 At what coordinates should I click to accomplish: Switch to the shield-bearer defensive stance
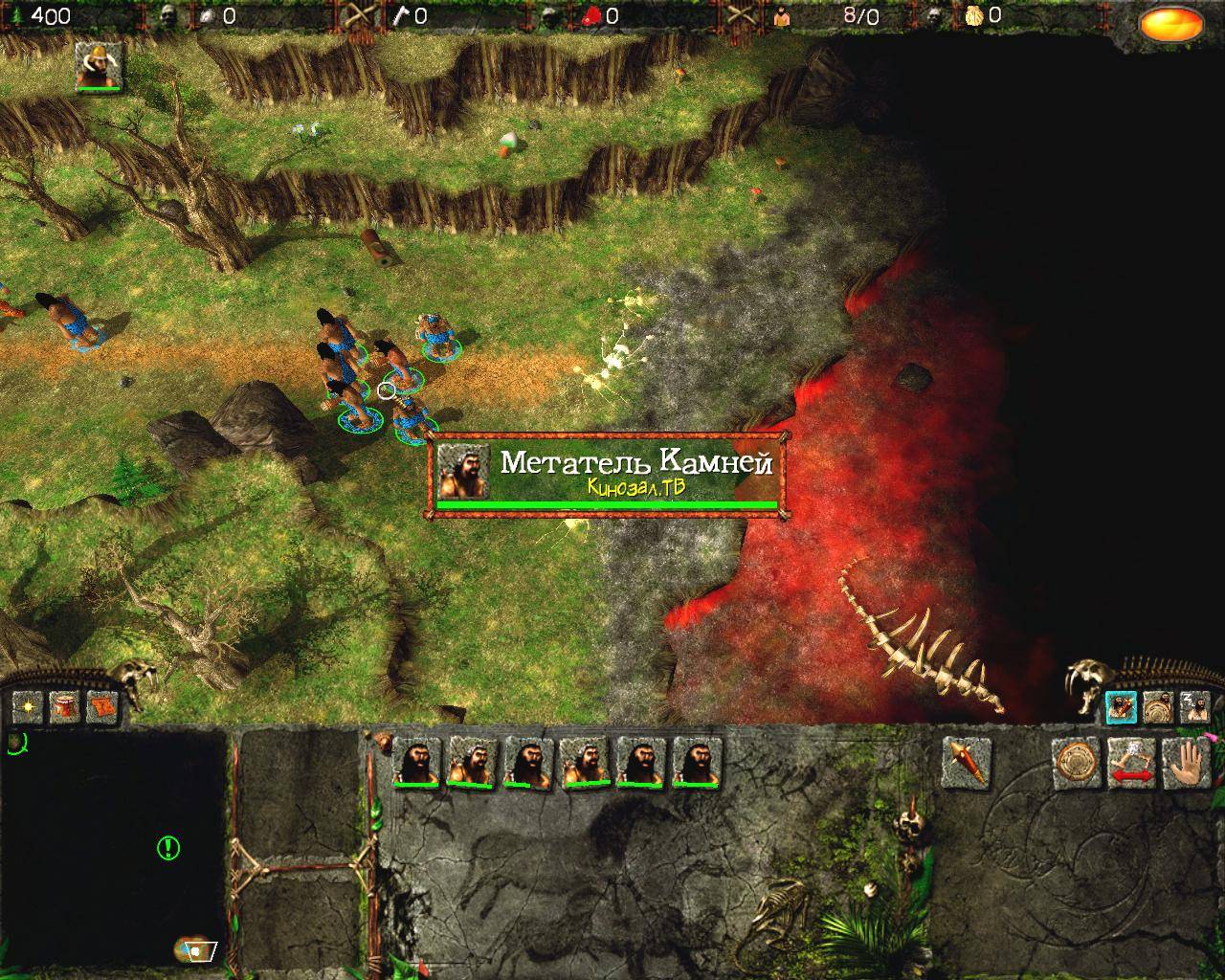point(1158,707)
